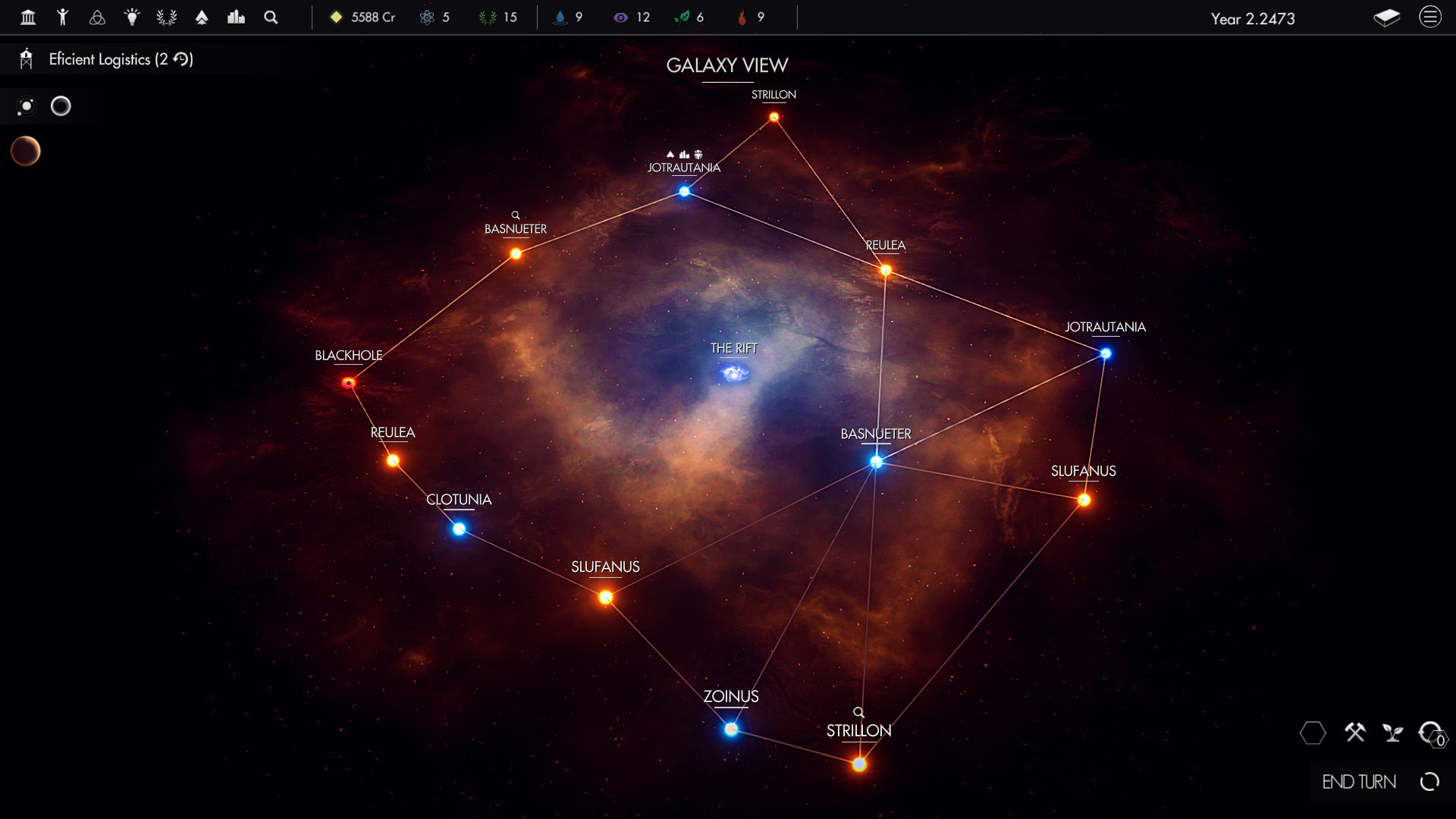Click the laurel wreath achievements icon
This screenshot has width=1456, height=819.
pyautogui.click(x=166, y=17)
